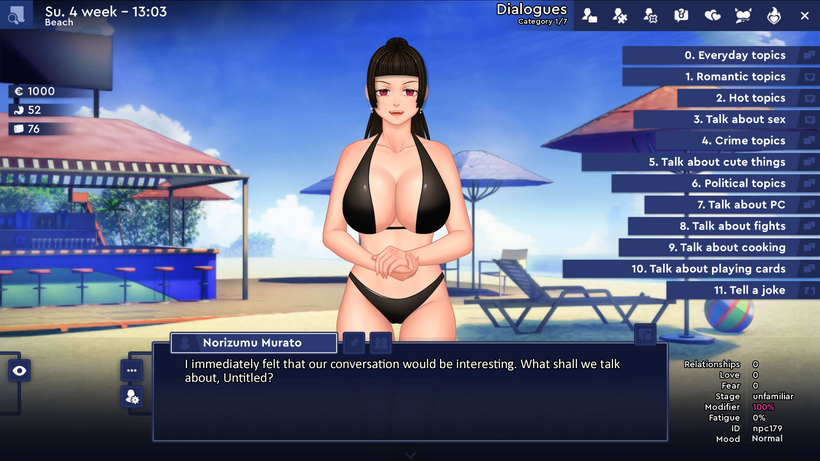Select the "Tell a joke" option
The width and height of the screenshot is (820, 461).
pyautogui.click(x=749, y=290)
